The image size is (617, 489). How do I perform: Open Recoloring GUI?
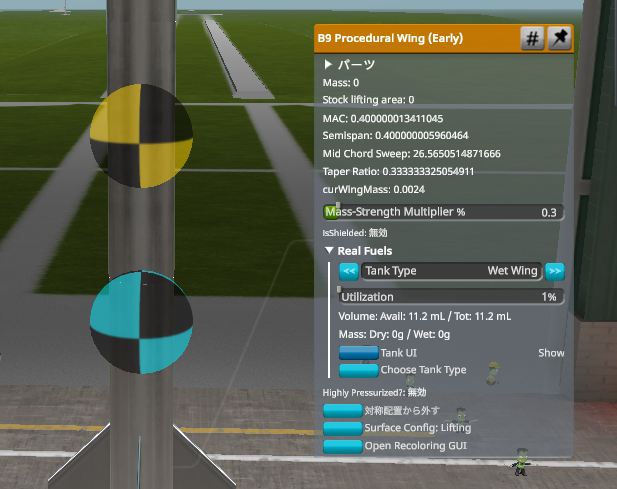342,445
